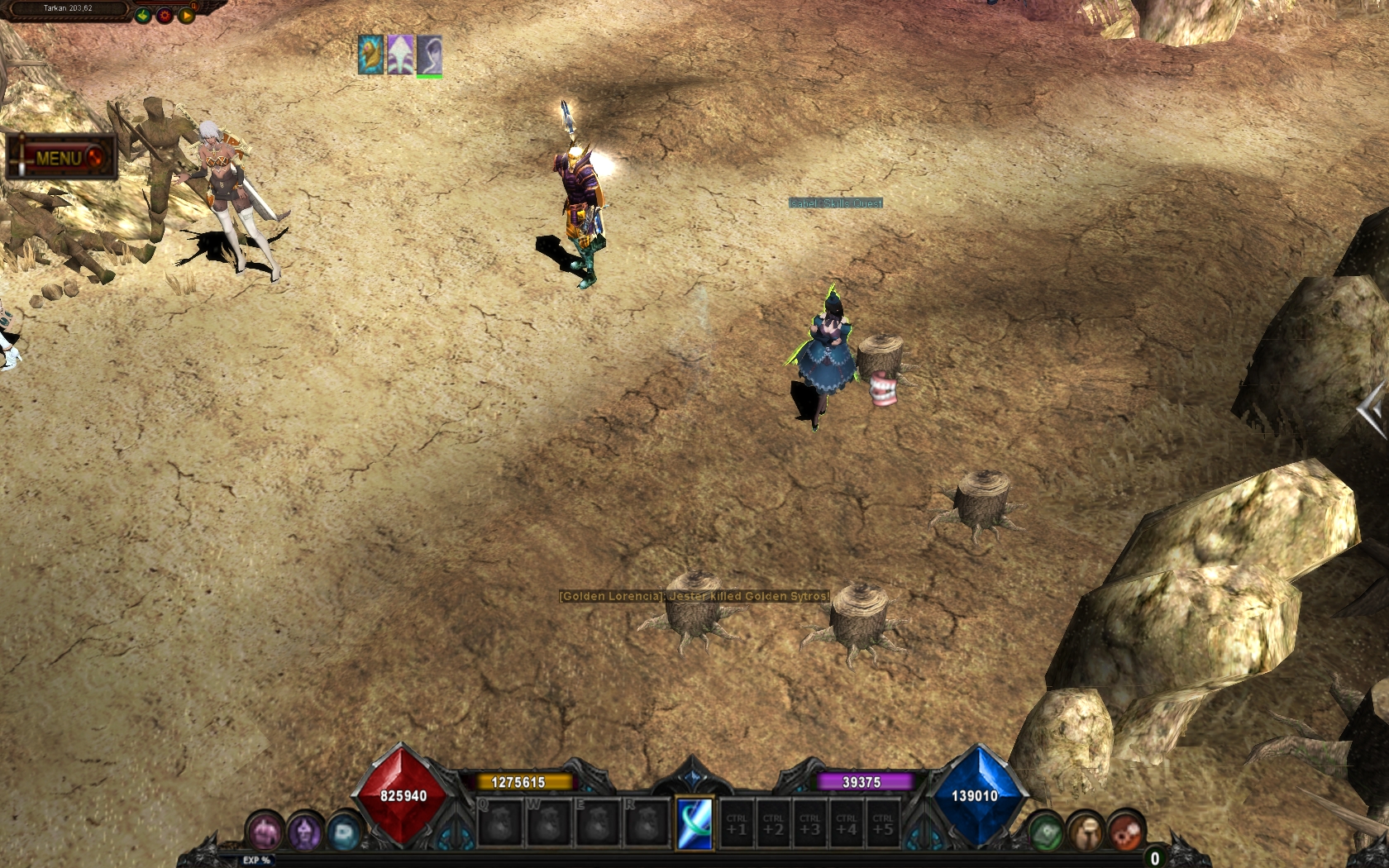Start the helper with the orange play button
Image resolution: width=1389 pixels, height=868 pixels.
point(186,15)
